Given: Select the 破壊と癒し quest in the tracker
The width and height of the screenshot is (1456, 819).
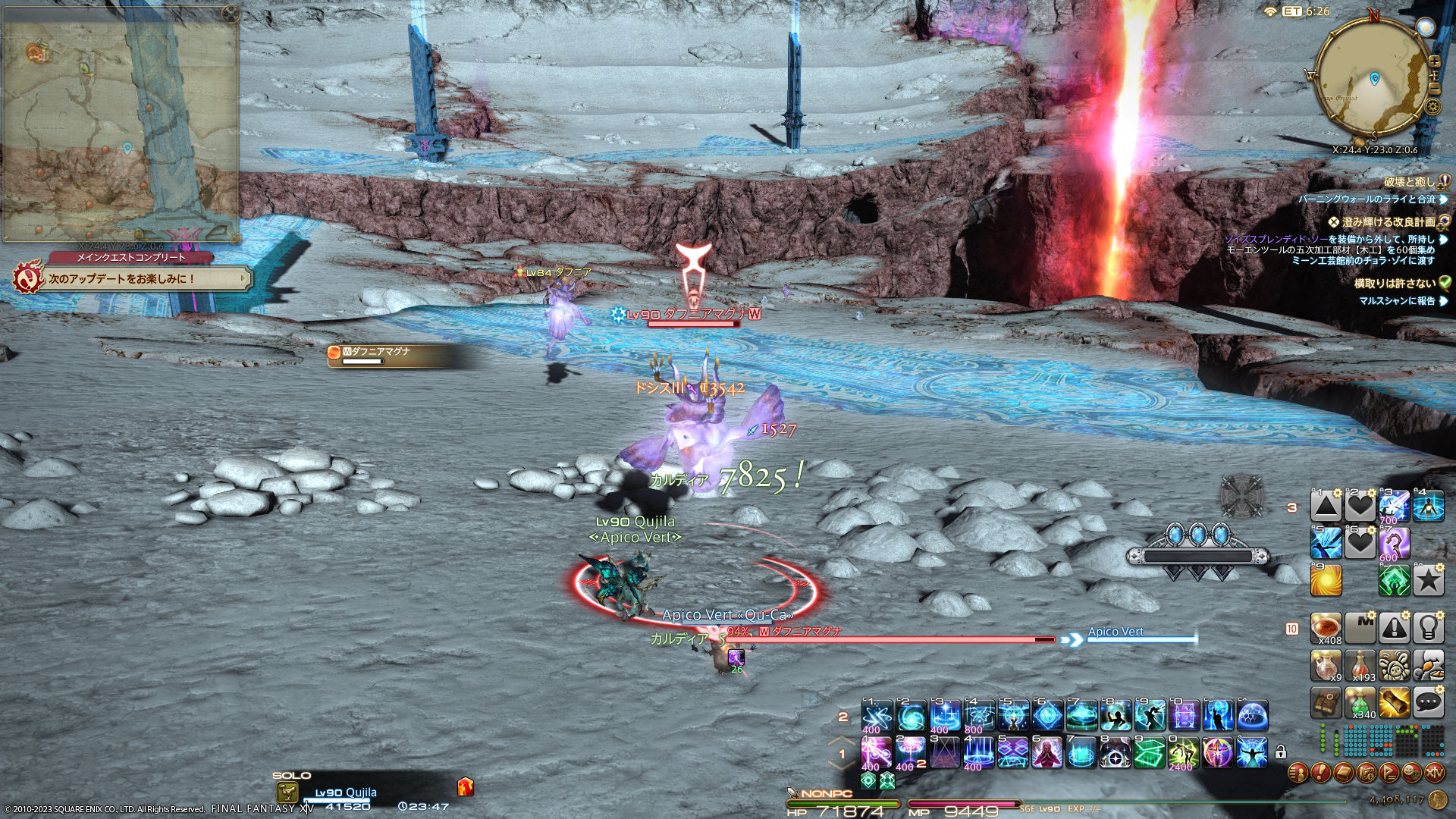Looking at the screenshot, I should pos(1410,182).
